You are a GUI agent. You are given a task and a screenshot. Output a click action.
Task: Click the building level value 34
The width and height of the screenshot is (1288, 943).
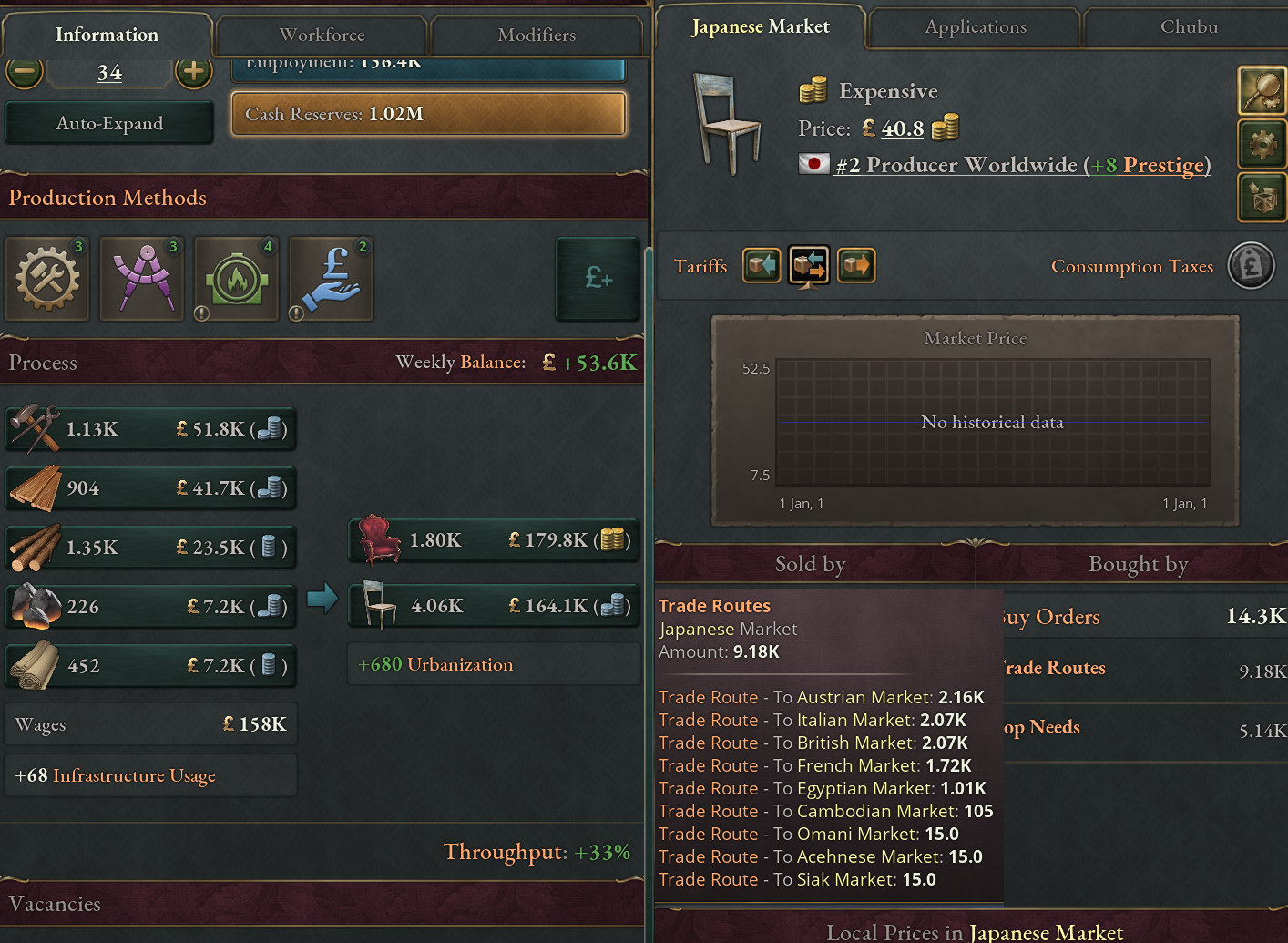pyautogui.click(x=108, y=72)
